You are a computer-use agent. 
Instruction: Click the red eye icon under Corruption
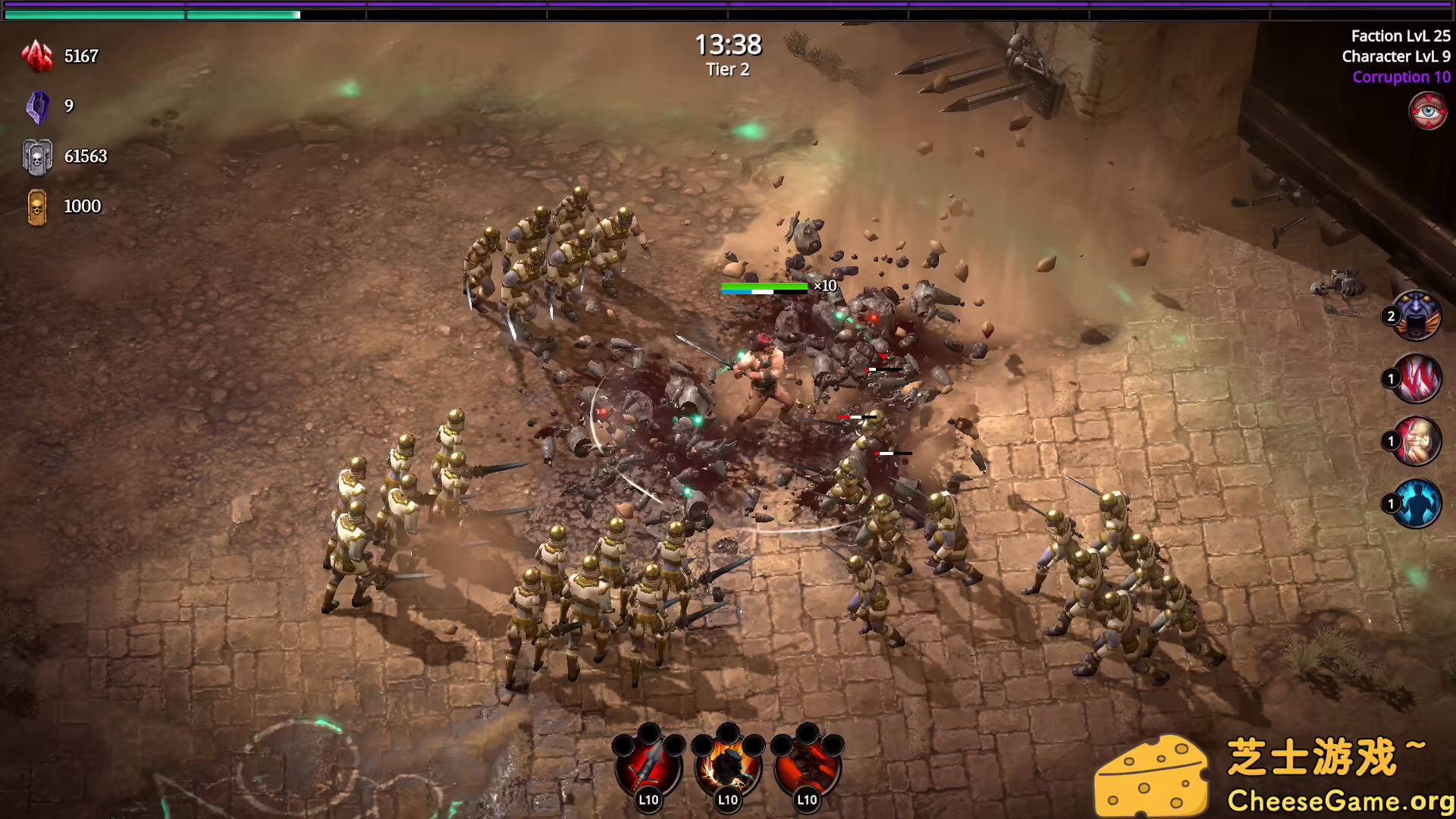(x=1428, y=111)
